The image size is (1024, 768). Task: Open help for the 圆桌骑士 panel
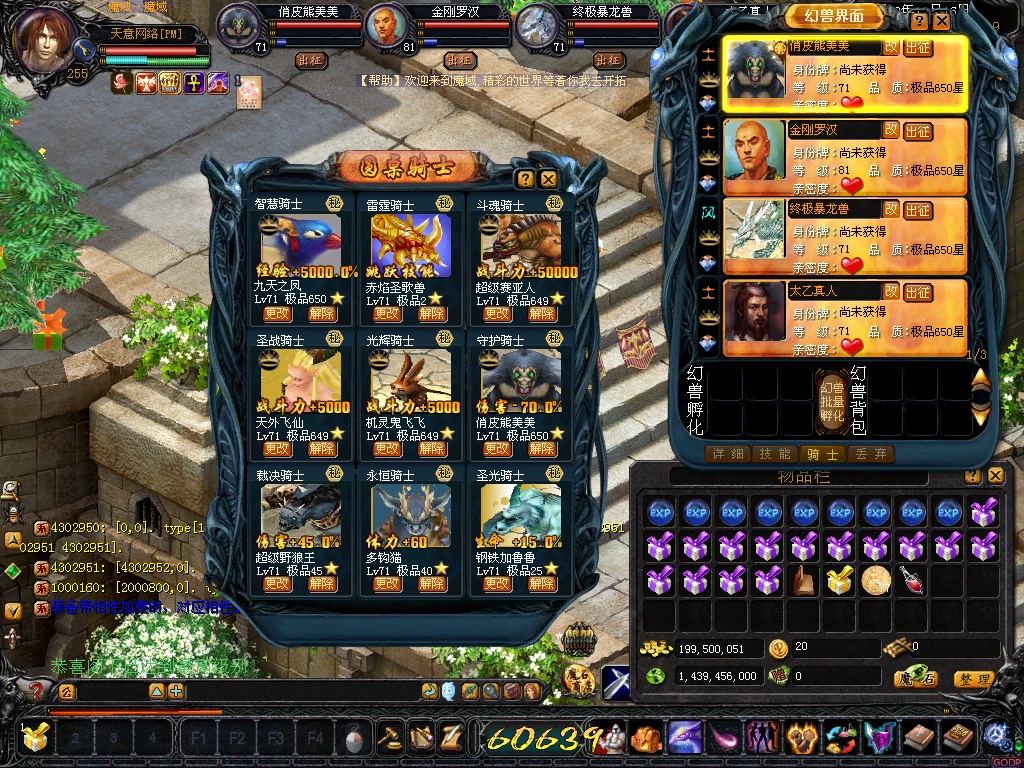(525, 179)
